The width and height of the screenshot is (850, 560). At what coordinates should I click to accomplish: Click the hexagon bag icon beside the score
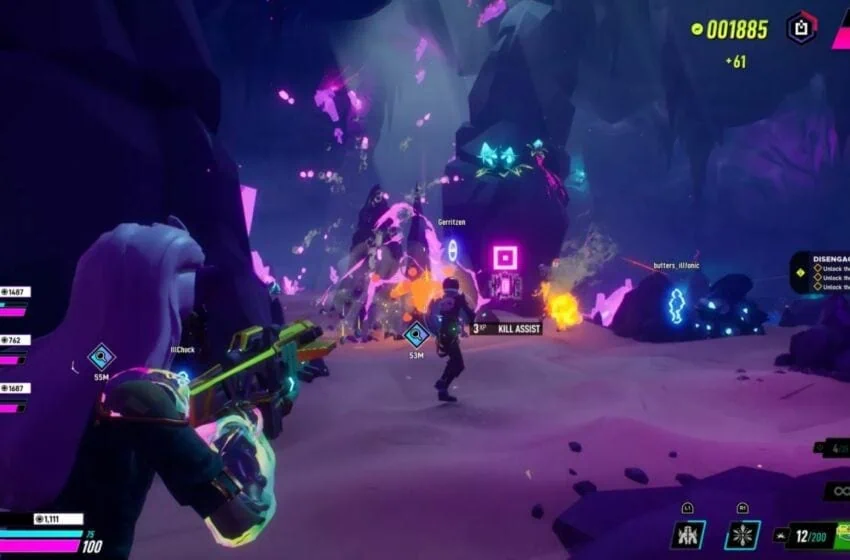[801, 27]
